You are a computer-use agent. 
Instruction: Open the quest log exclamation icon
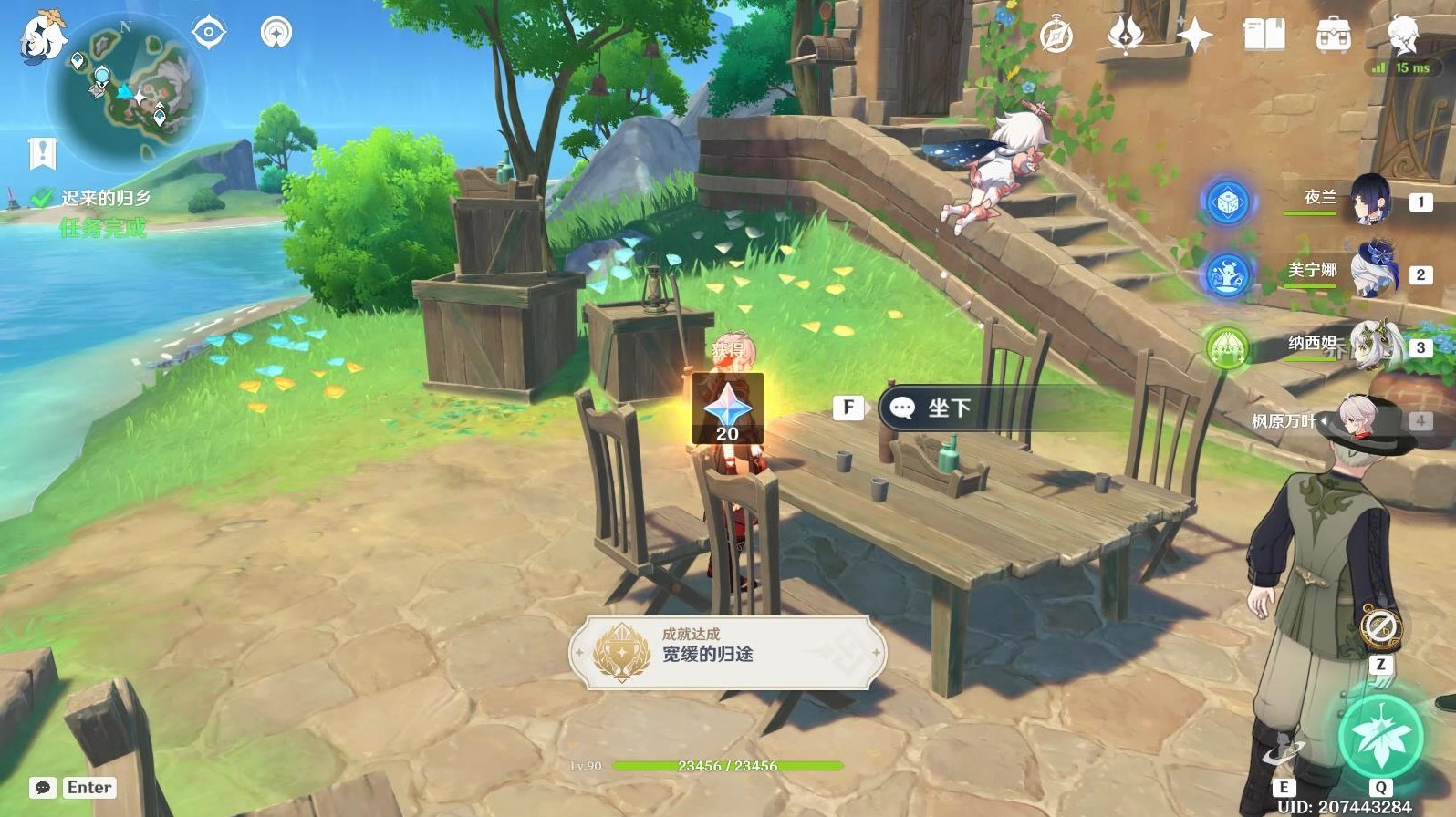click(42, 153)
